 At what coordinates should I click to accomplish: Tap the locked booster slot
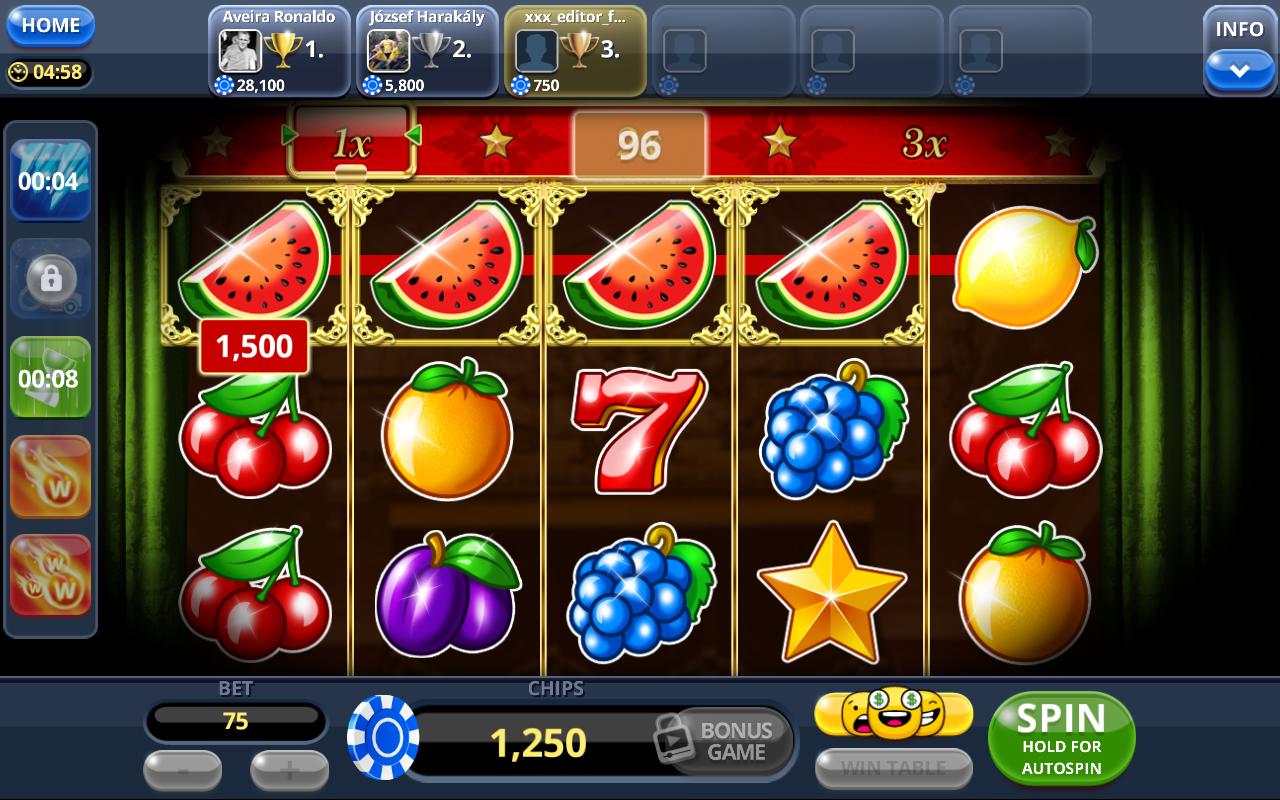click(50, 277)
